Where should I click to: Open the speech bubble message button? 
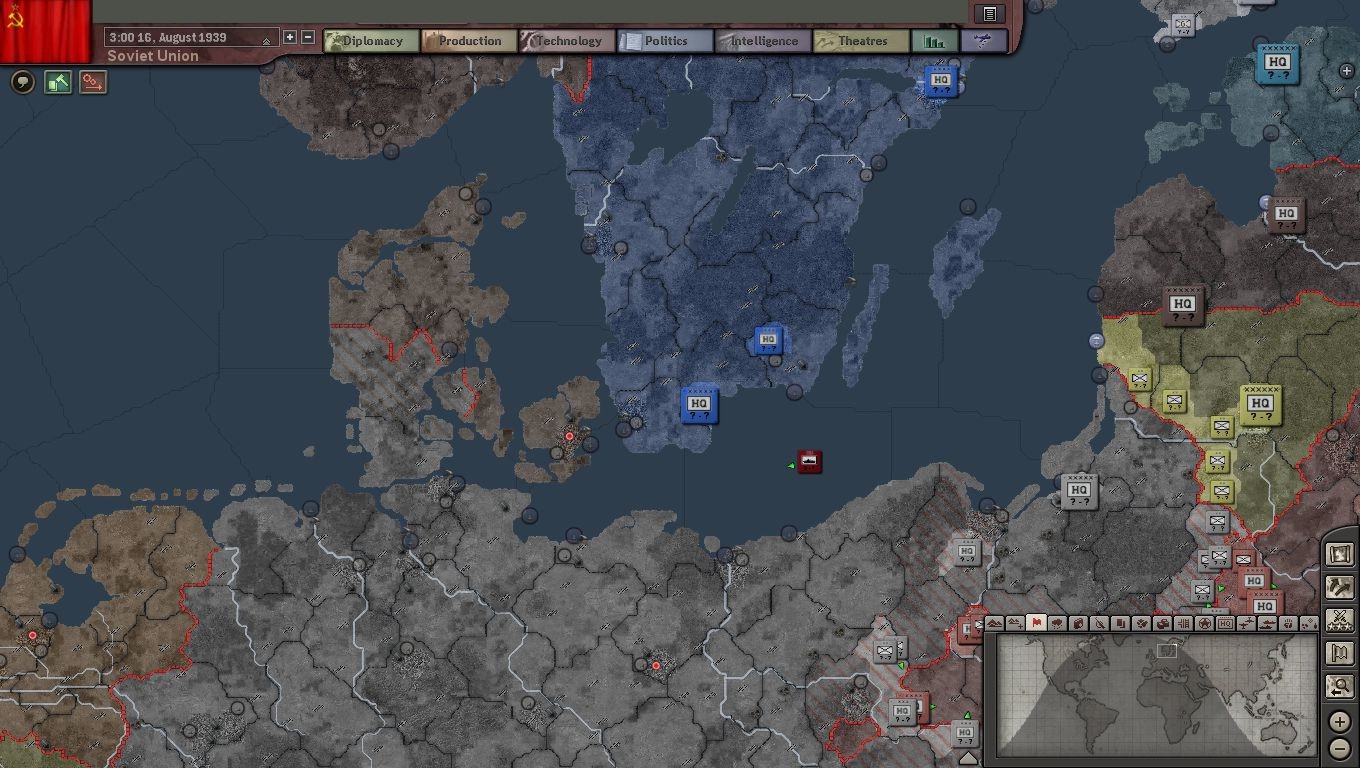tap(22, 82)
